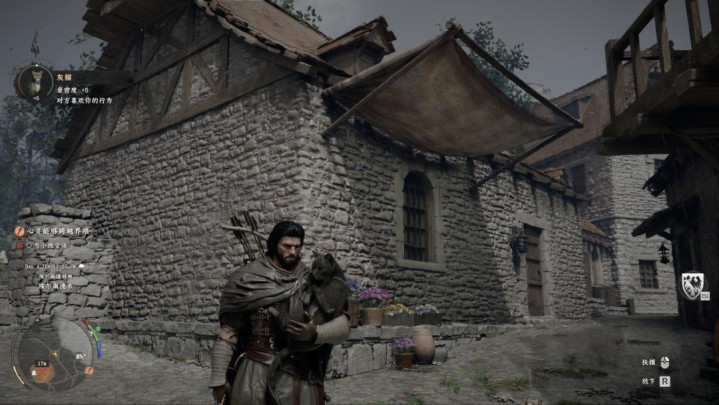This screenshot has width=719, height=405.
Task: Select the orange quest objective icon
Action: click(x=19, y=231)
